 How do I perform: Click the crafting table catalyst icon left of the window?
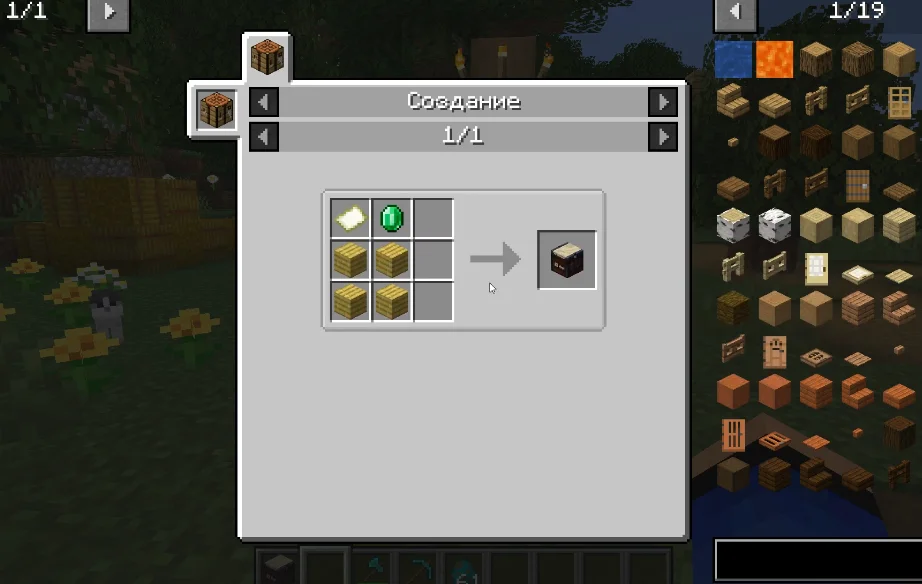[216, 109]
